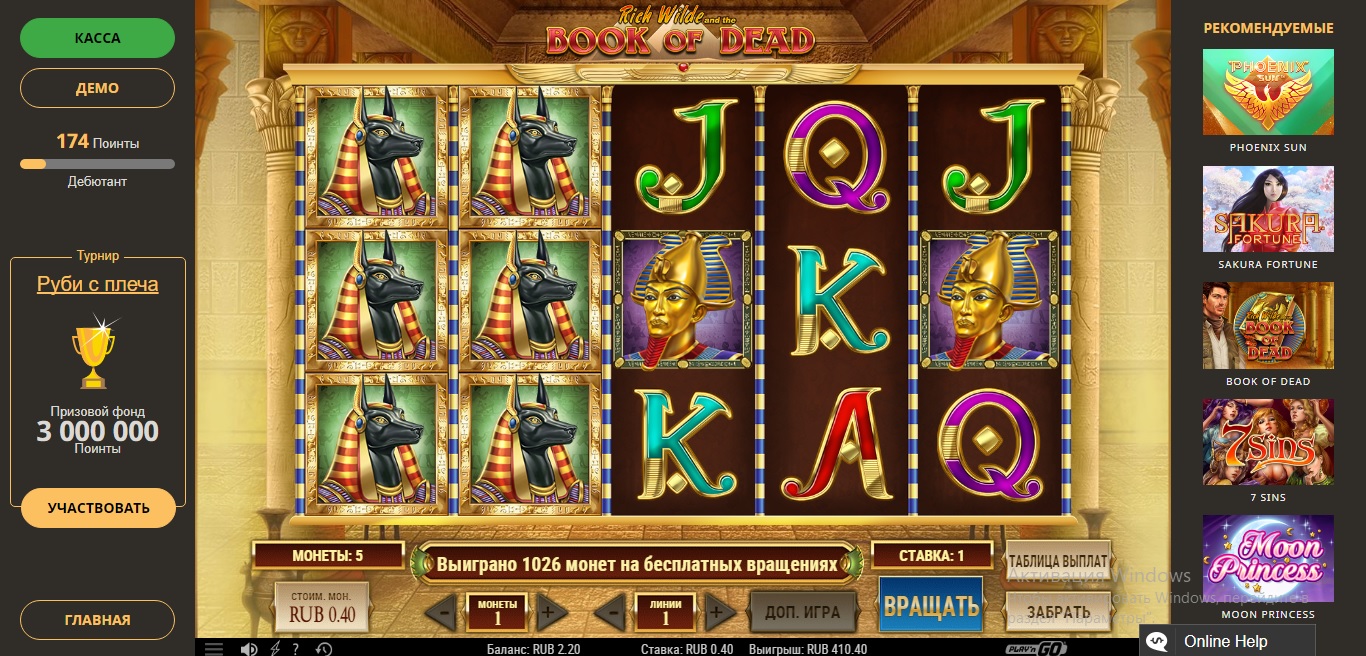Start the ДОП. ИГРА gamble round
Image resolution: width=1366 pixels, height=656 pixels.
pos(802,611)
